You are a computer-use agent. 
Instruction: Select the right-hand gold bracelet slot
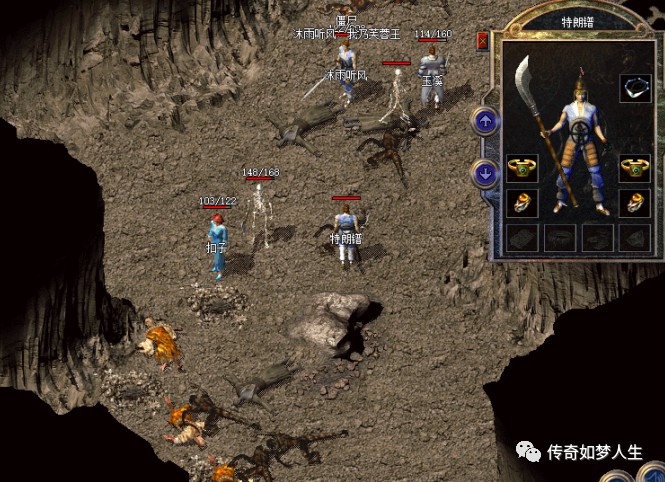coord(634,166)
